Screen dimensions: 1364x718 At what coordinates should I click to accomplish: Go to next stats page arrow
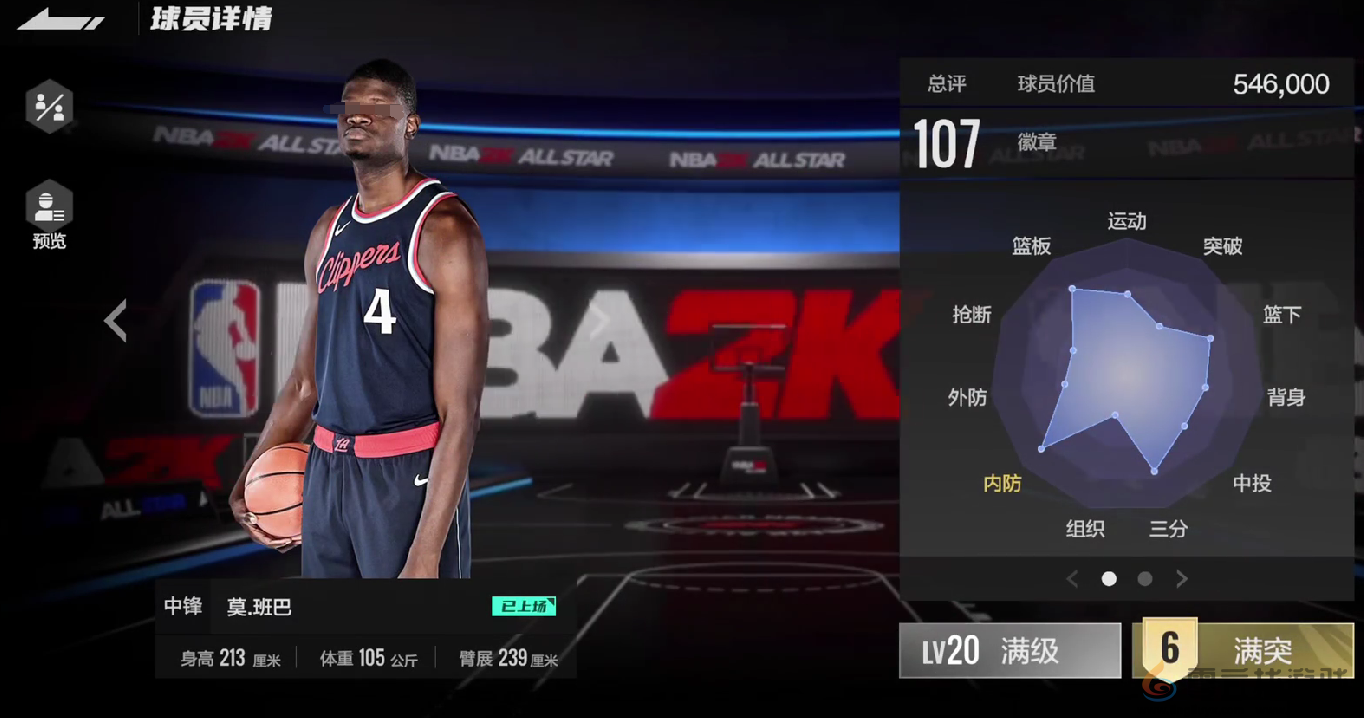1182,579
